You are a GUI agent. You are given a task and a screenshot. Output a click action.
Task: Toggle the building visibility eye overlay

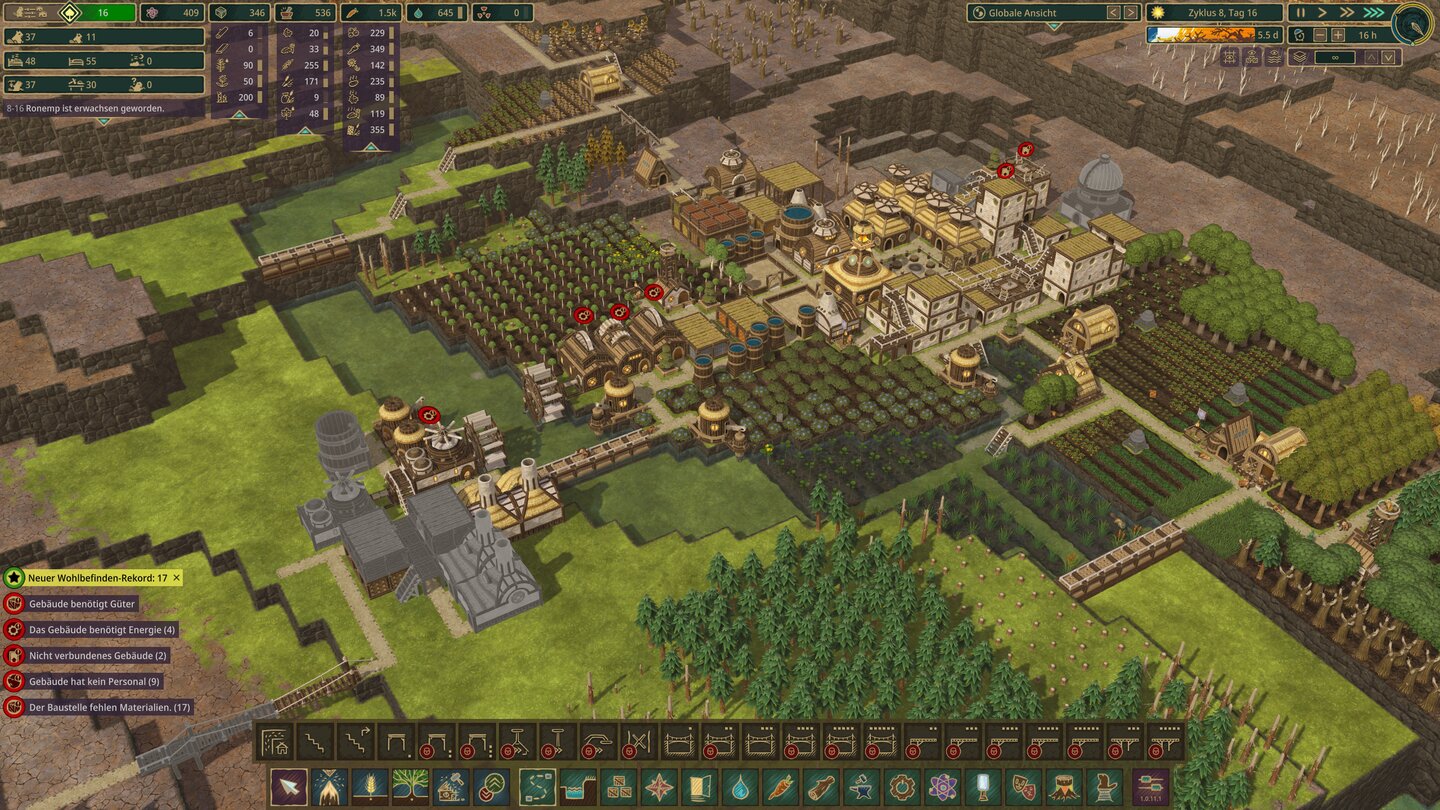[1252, 57]
